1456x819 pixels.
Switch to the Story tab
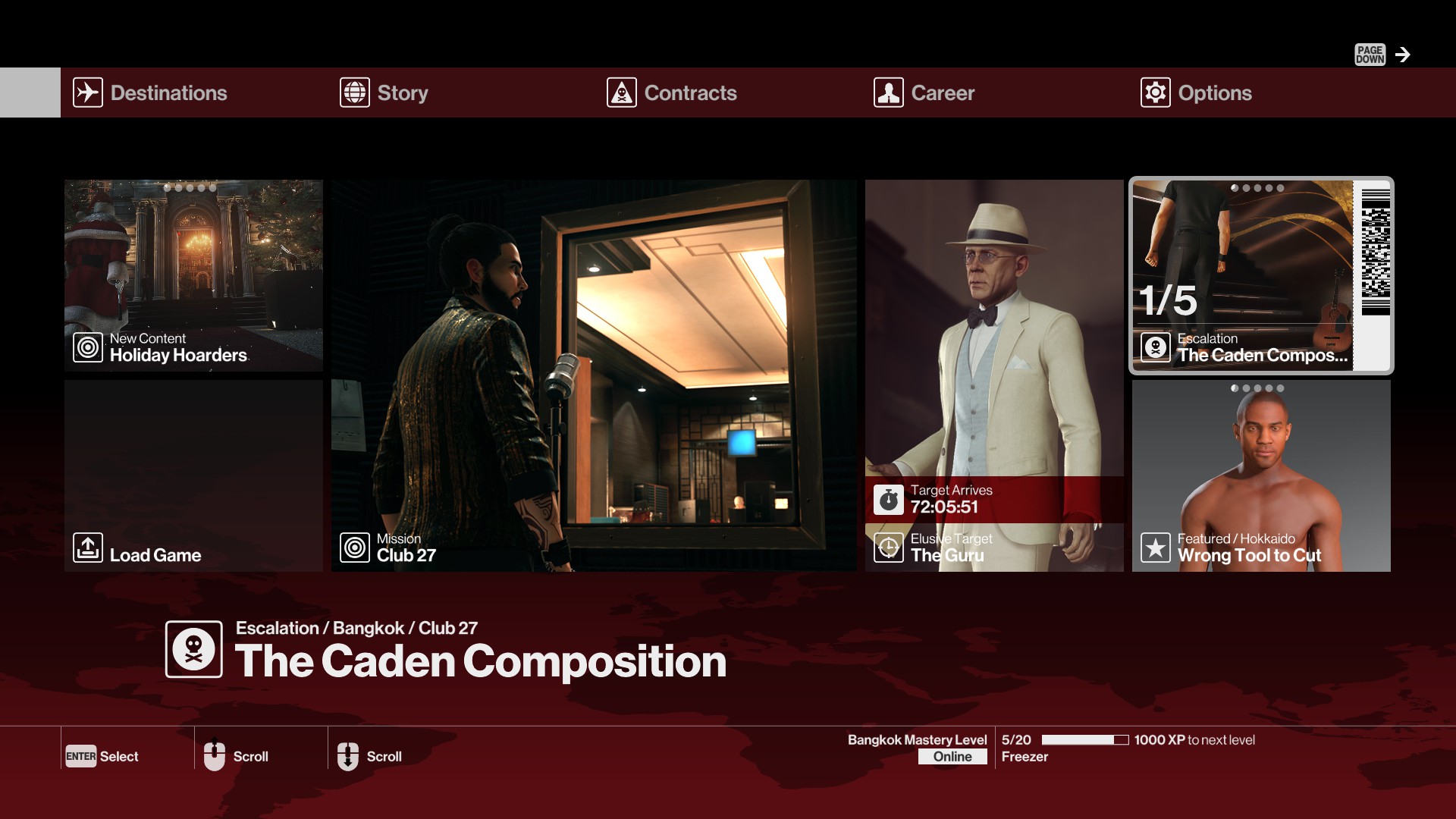(x=402, y=93)
